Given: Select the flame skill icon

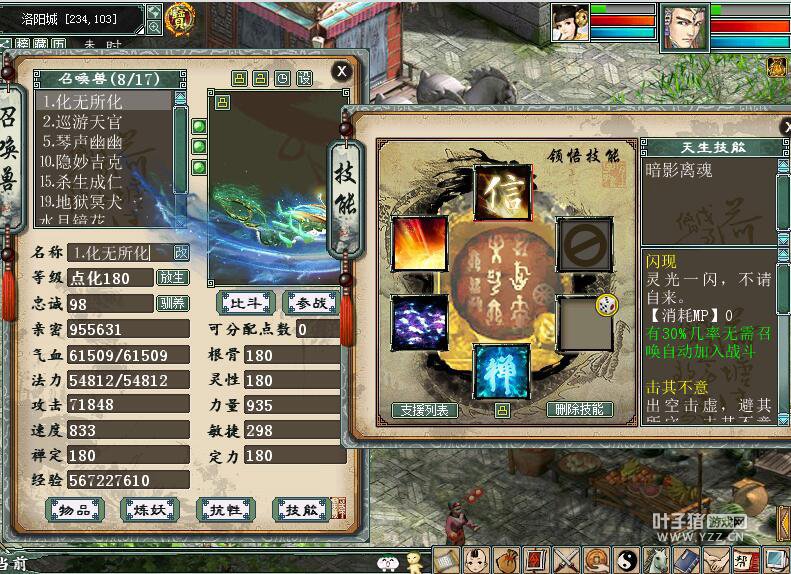Looking at the screenshot, I should click(419, 242).
